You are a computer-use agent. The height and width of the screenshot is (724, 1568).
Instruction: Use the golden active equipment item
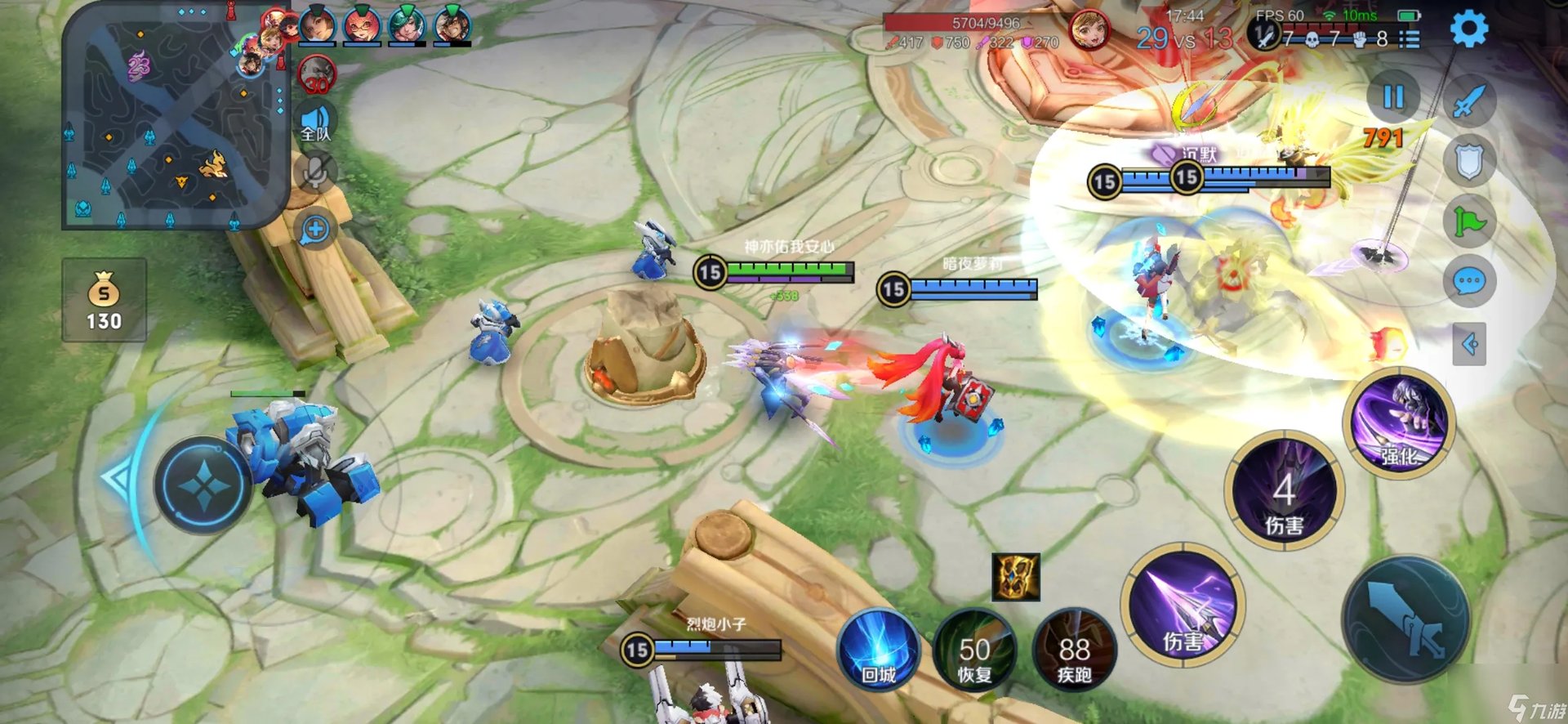coord(1015,577)
